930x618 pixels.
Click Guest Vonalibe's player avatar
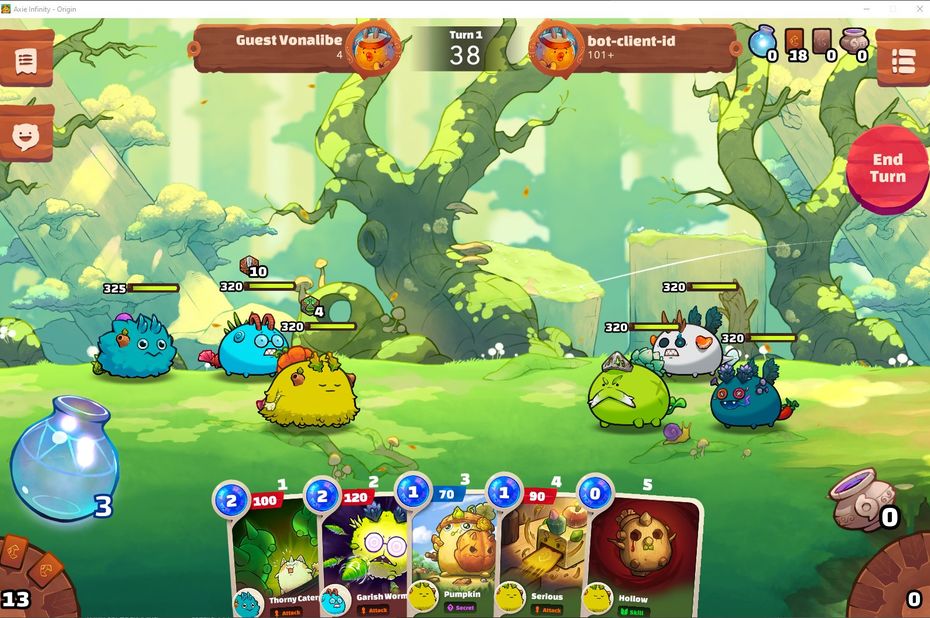click(x=376, y=47)
